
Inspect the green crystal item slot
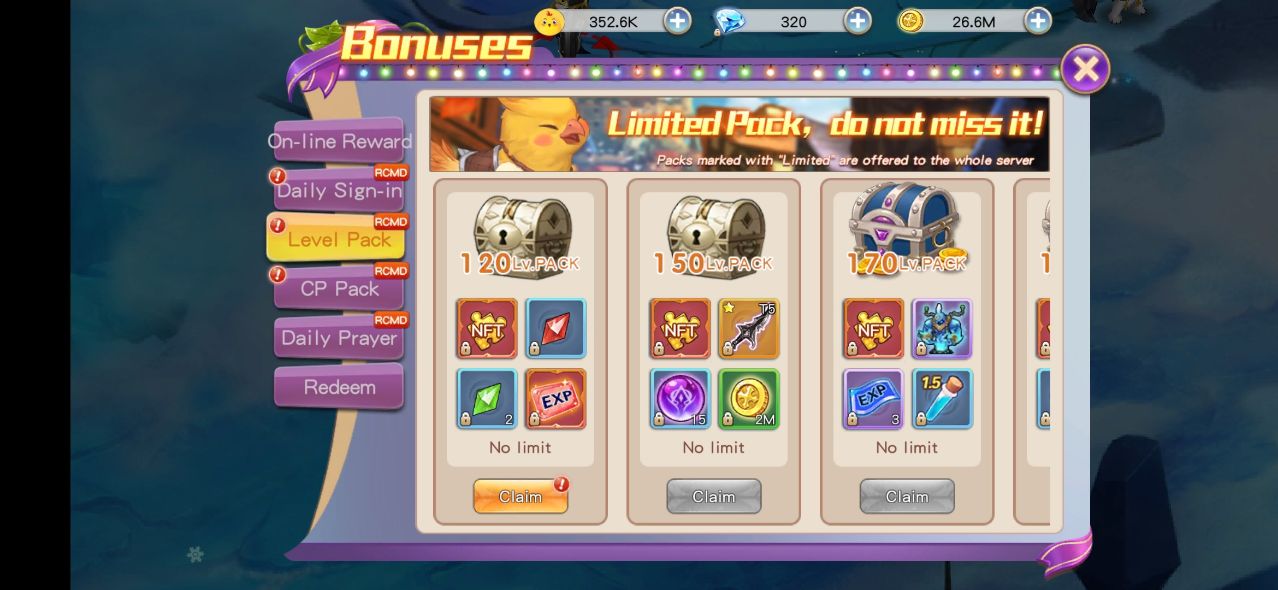click(x=487, y=398)
